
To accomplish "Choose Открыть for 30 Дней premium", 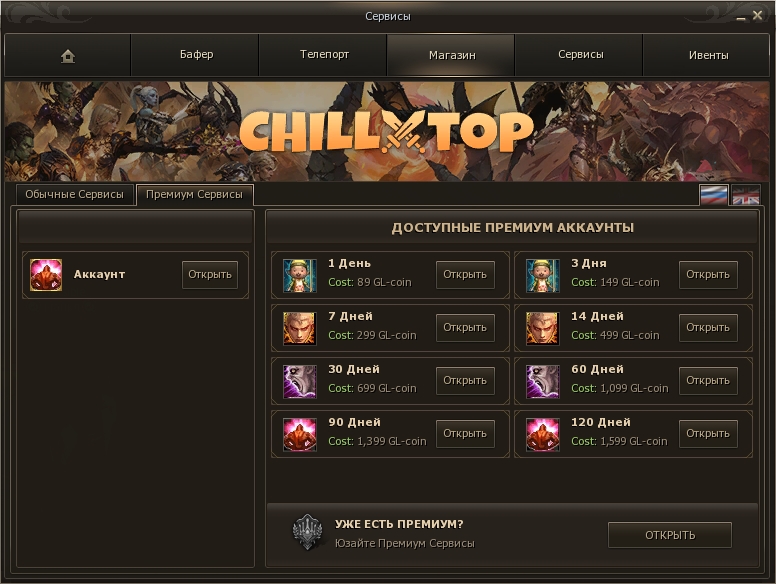I will [465, 381].
